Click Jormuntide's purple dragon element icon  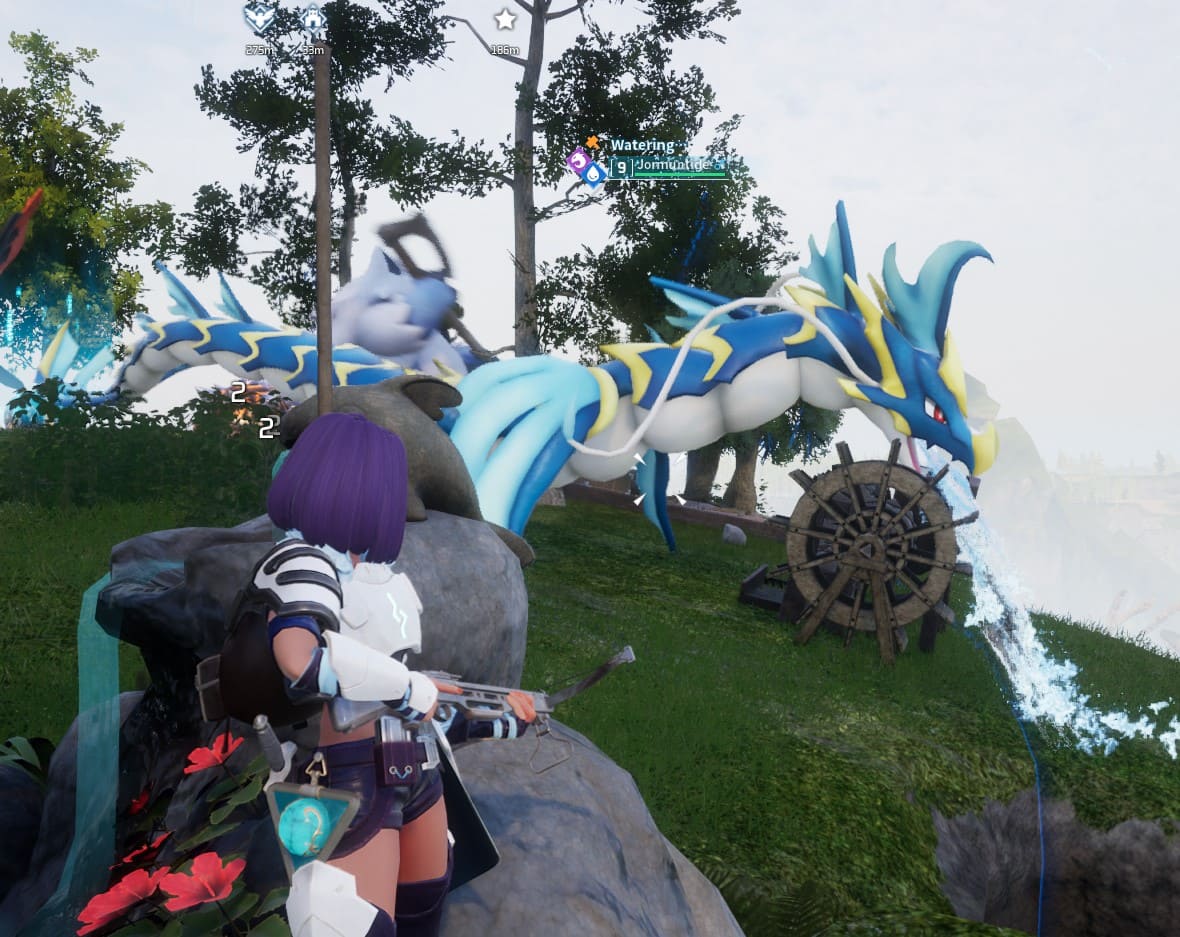(578, 160)
